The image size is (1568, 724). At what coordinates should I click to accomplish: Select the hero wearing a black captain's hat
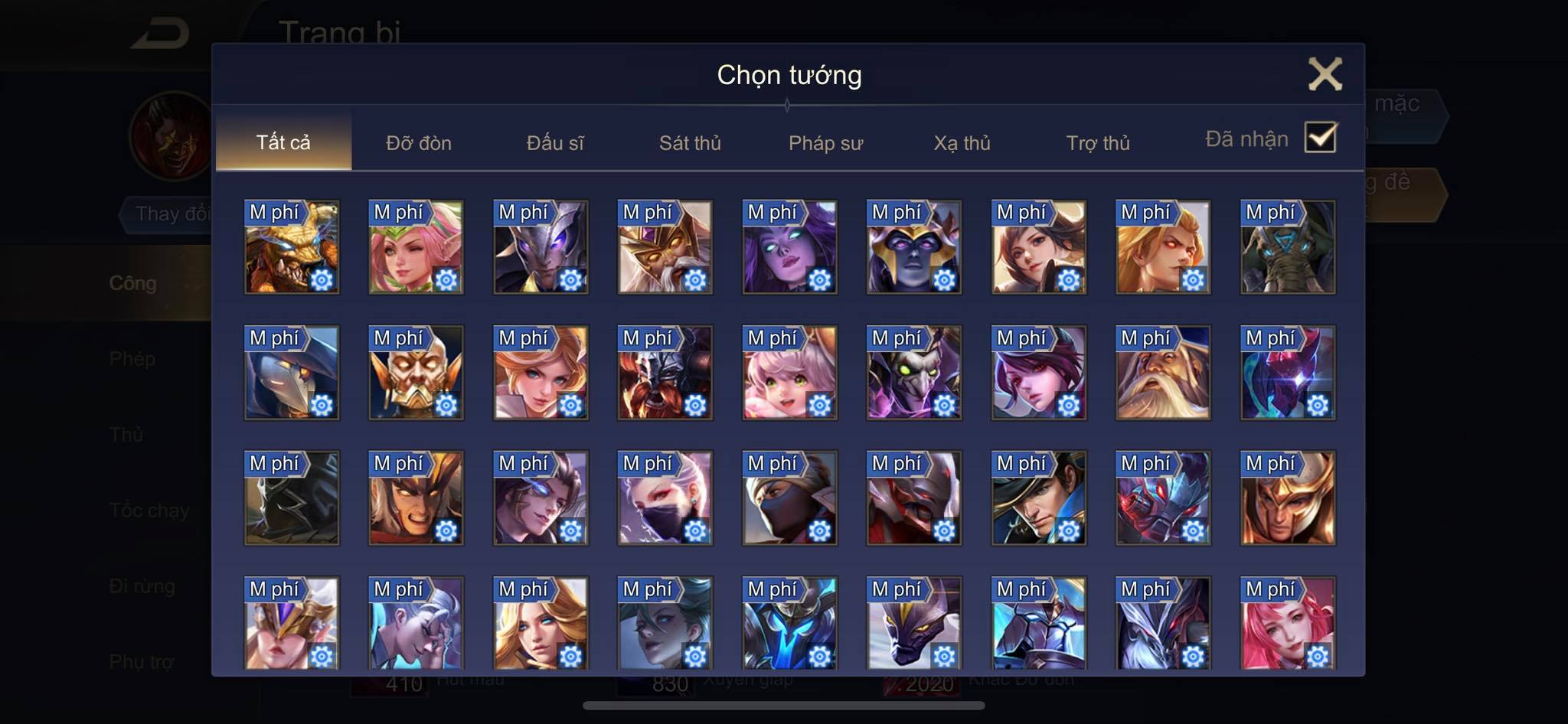[1038, 498]
